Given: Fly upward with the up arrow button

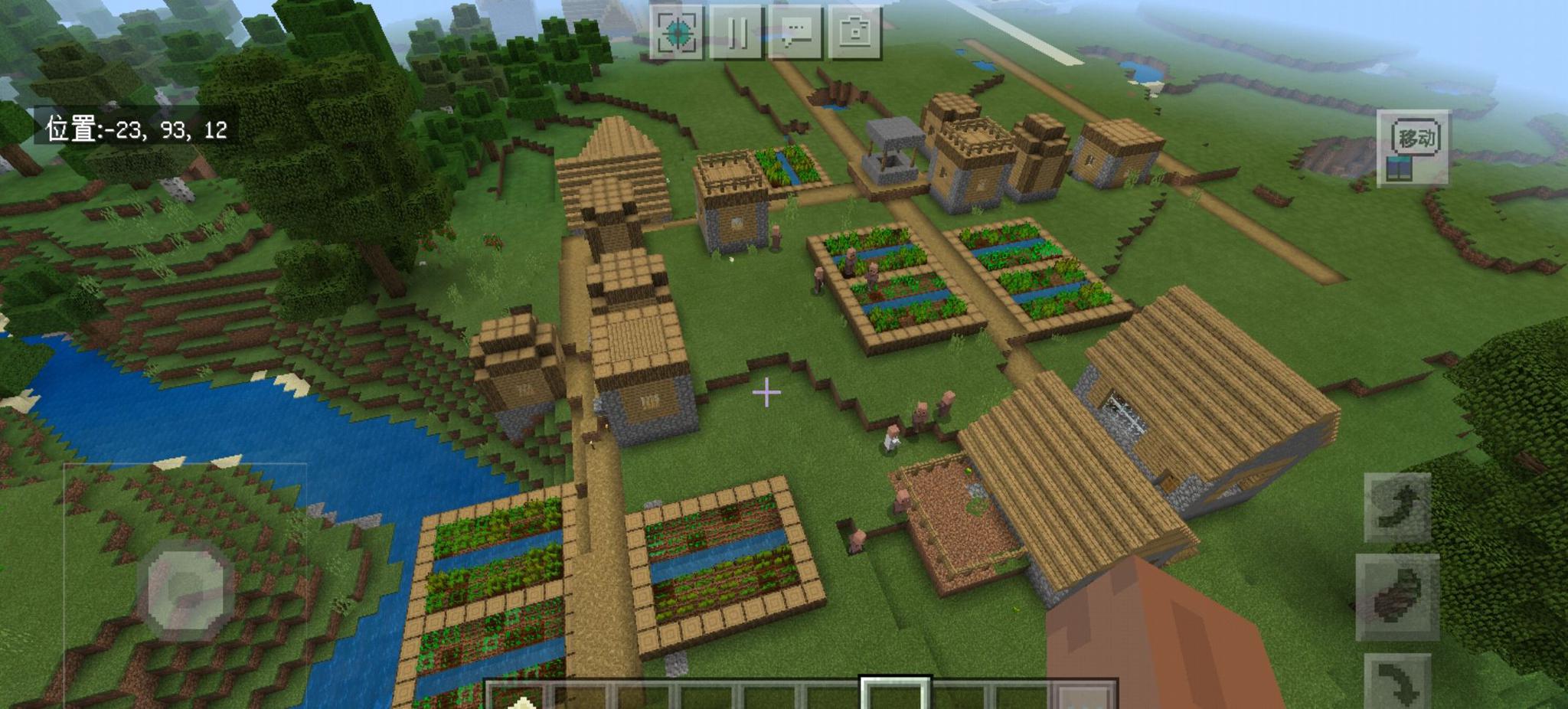Looking at the screenshot, I should 1397,508.
